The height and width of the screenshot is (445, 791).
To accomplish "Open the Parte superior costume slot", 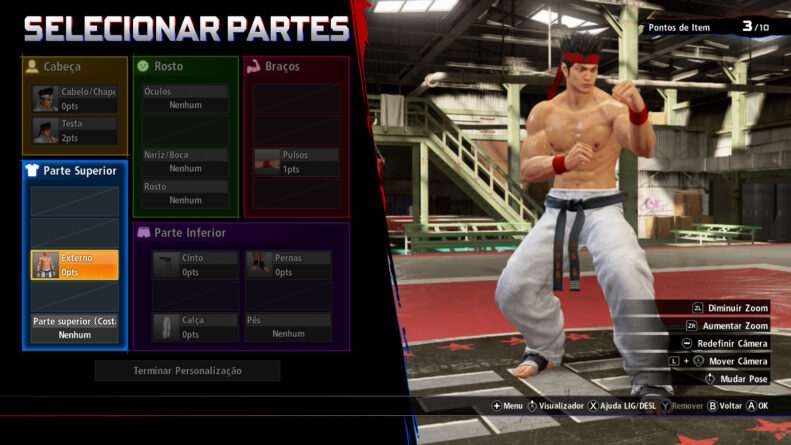I will [x=75, y=328].
